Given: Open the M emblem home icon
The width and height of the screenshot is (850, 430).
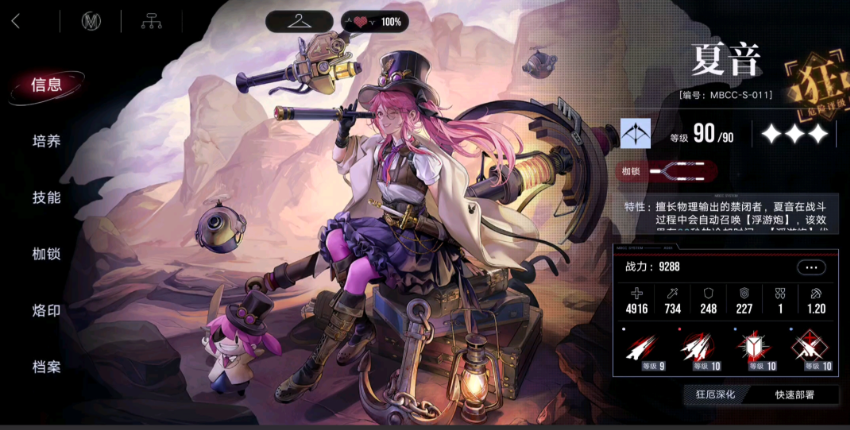Looking at the screenshot, I should 93,21.
